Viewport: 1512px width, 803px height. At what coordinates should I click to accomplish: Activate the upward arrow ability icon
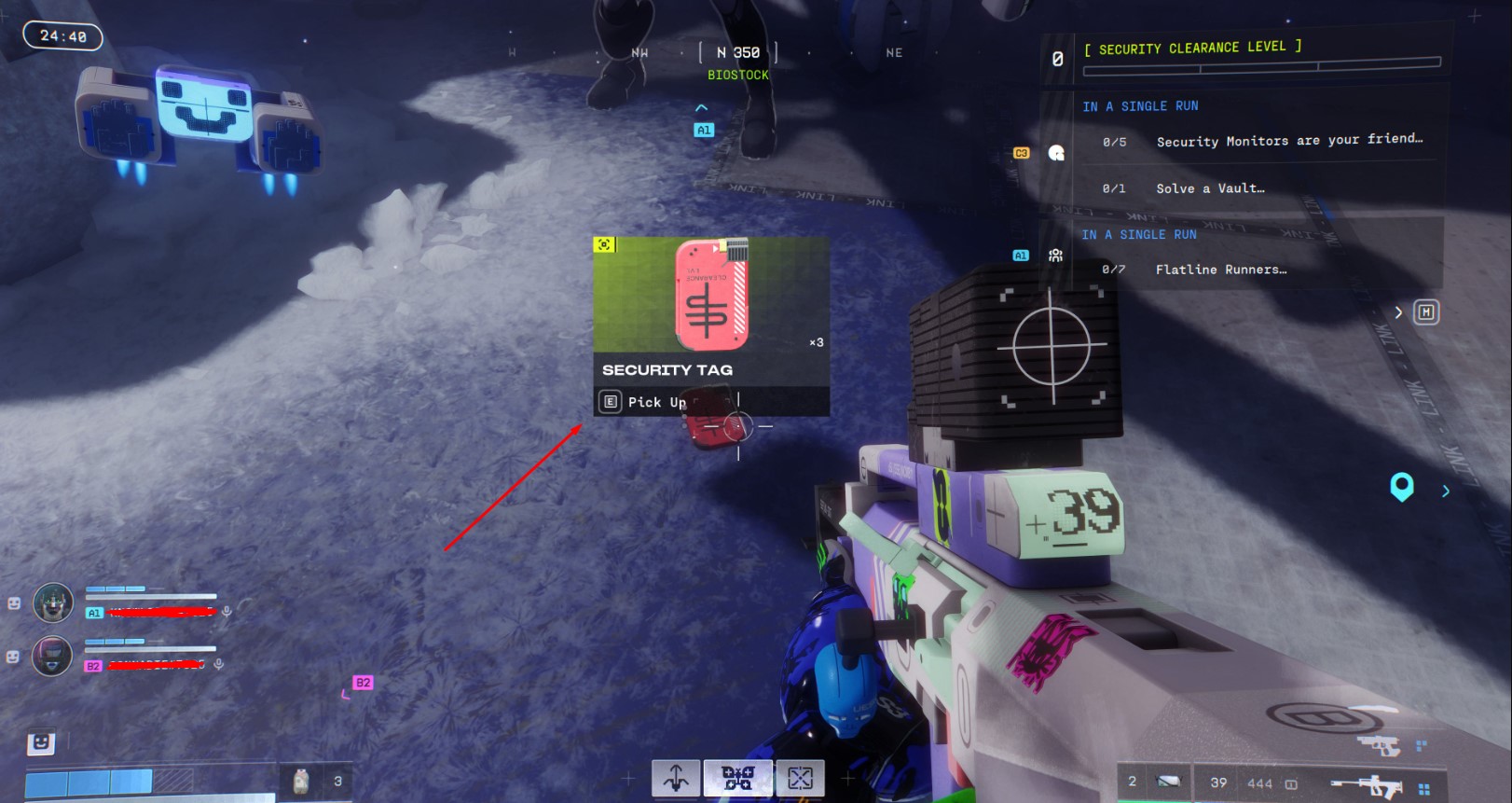point(677,778)
